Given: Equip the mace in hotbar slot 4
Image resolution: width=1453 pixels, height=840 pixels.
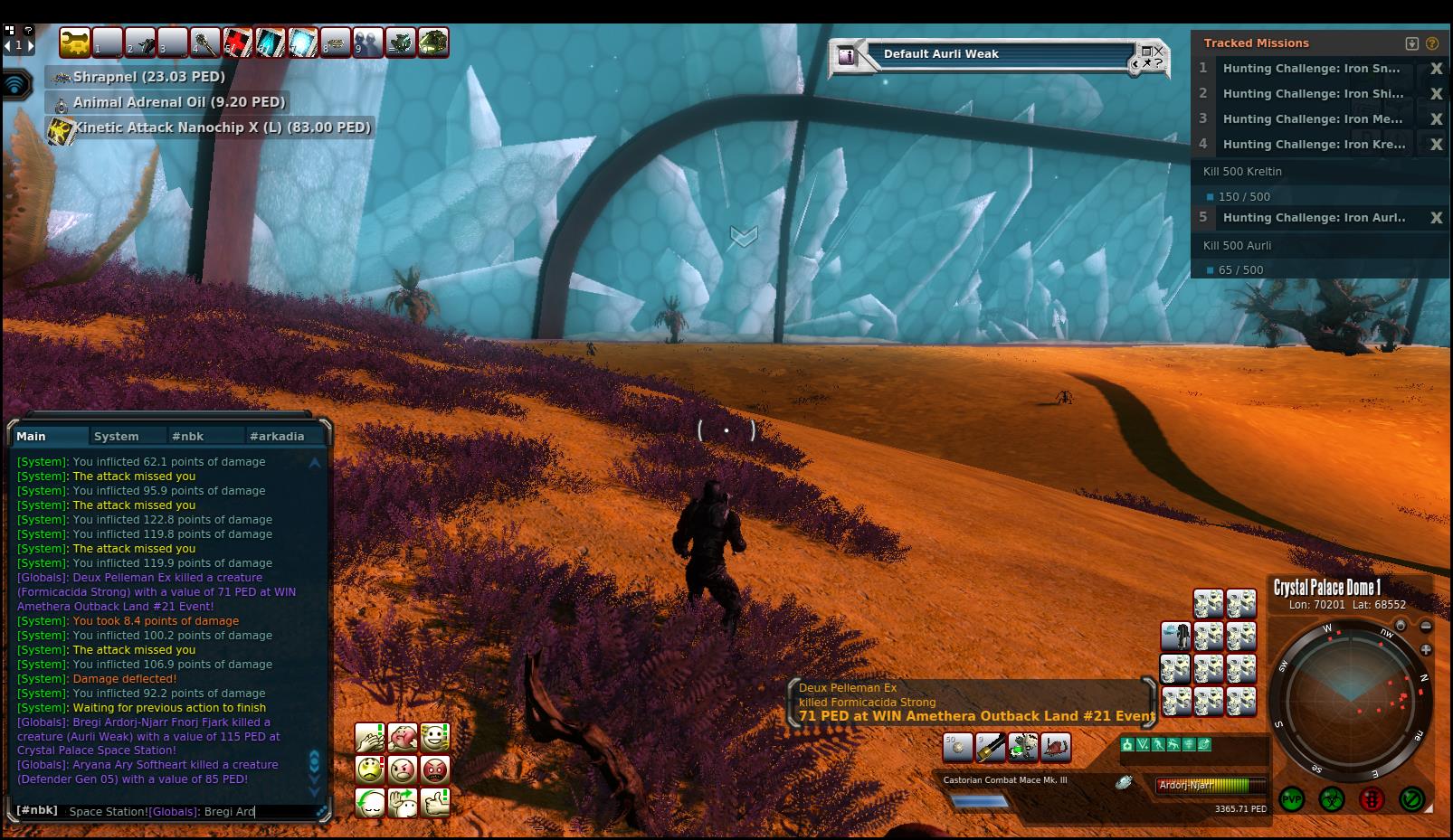Looking at the screenshot, I should coord(204,42).
